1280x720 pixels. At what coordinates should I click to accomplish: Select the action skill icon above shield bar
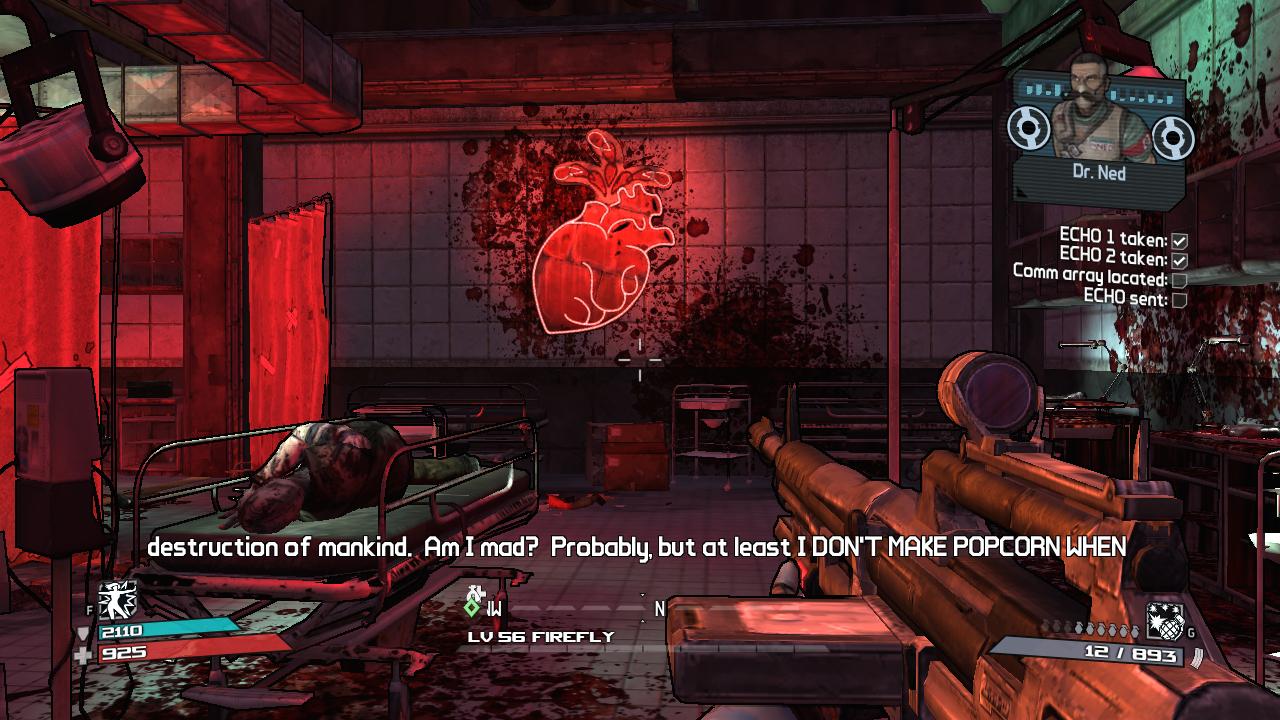coord(117,599)
